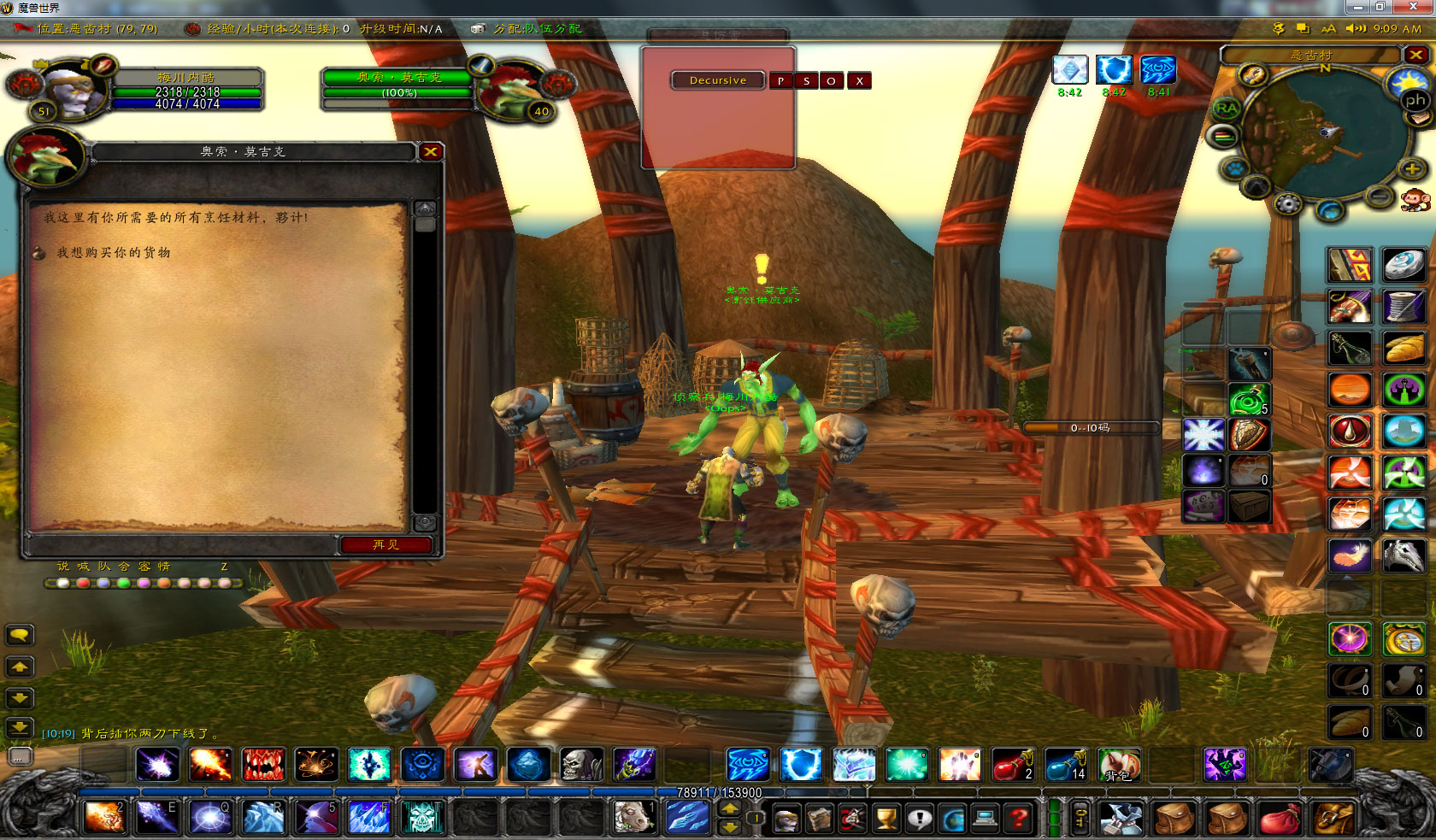Close the Decursive bar with X
Image resolution: width=1436 pixels, height=840 pixels.
click(x=860, y=81)
